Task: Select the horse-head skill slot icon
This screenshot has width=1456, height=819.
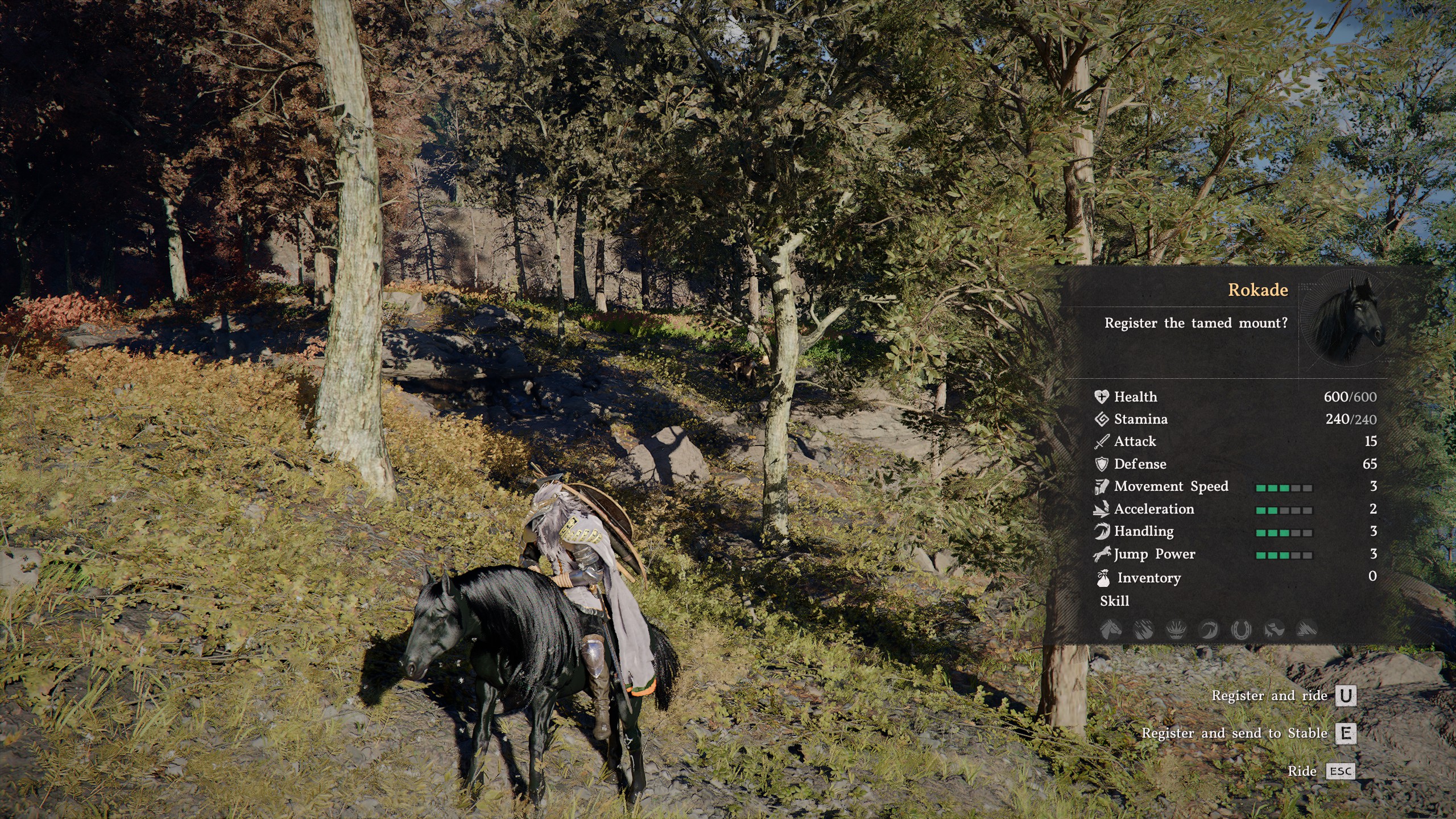Action: 1111,629
